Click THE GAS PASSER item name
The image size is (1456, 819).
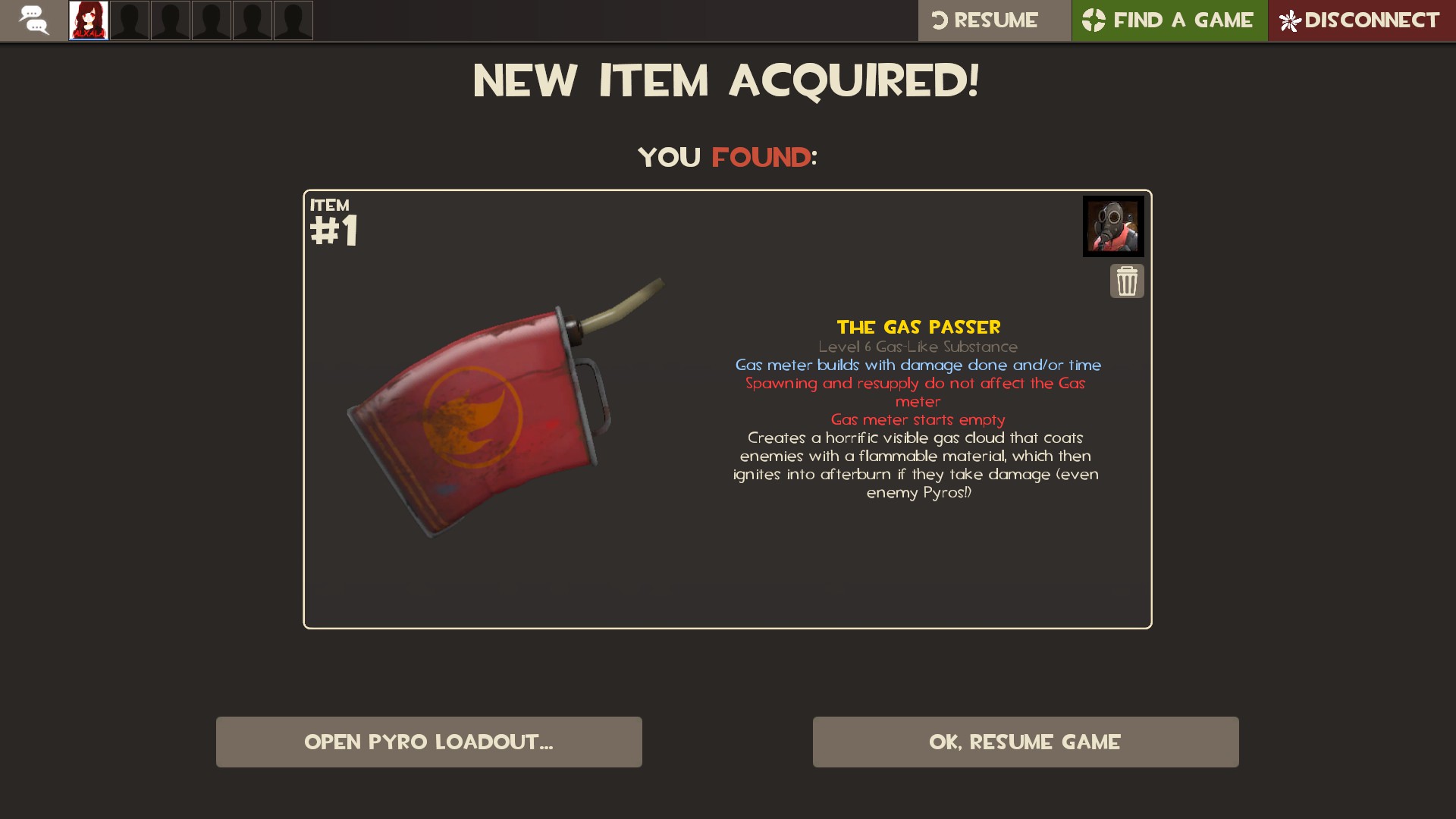click(918, 328)
